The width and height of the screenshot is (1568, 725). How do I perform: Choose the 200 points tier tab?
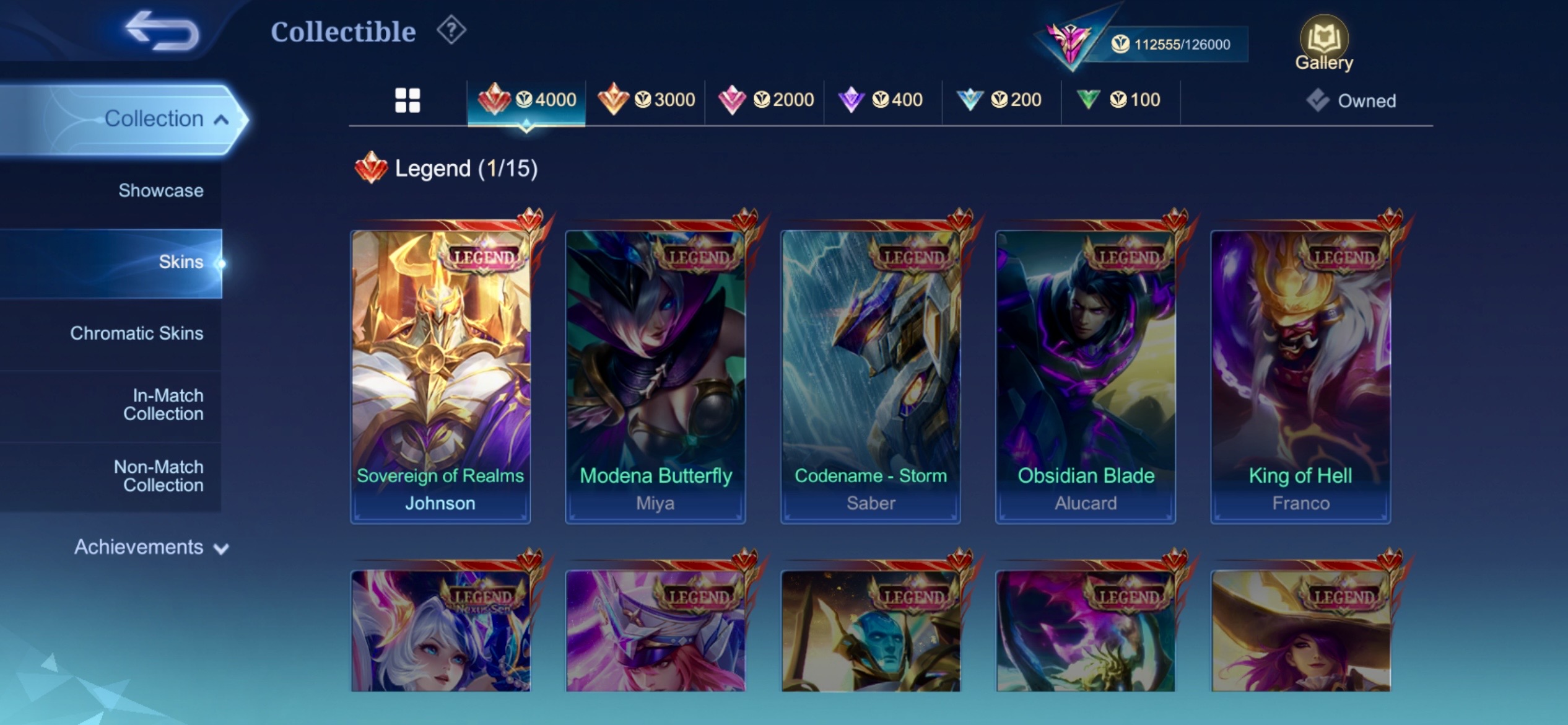1000,100
